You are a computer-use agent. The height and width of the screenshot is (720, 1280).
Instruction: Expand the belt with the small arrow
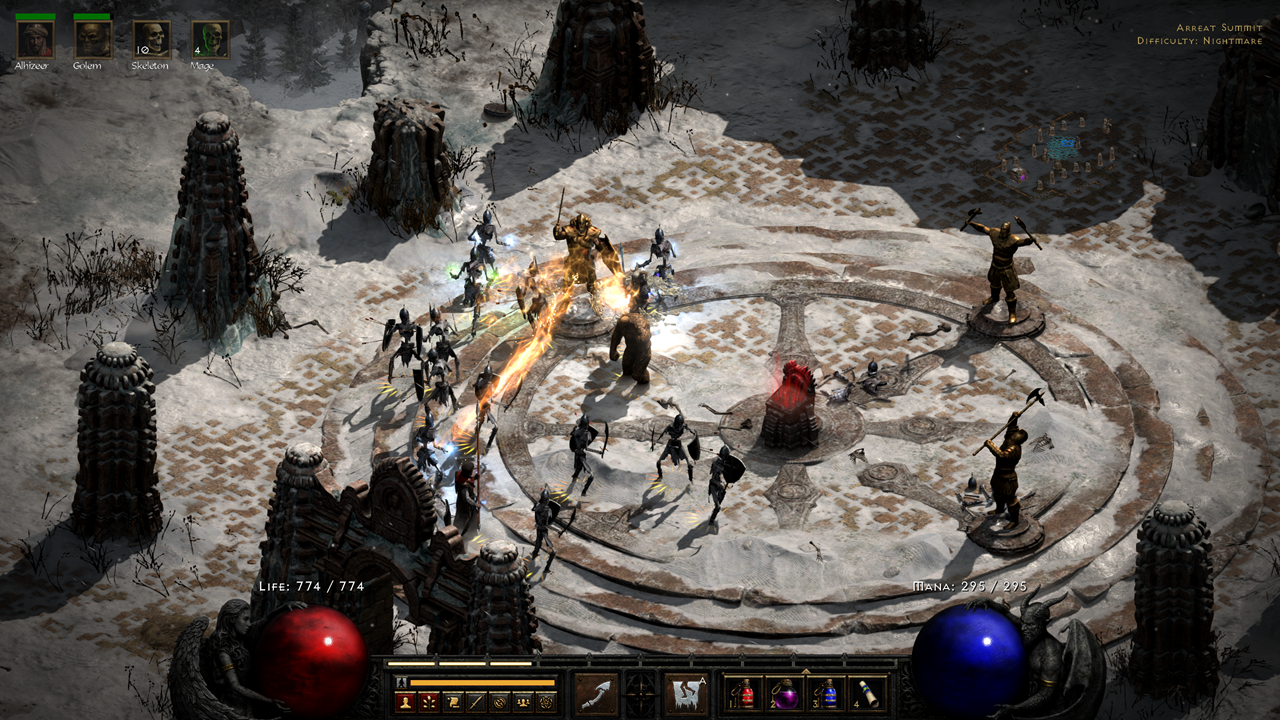805,670
